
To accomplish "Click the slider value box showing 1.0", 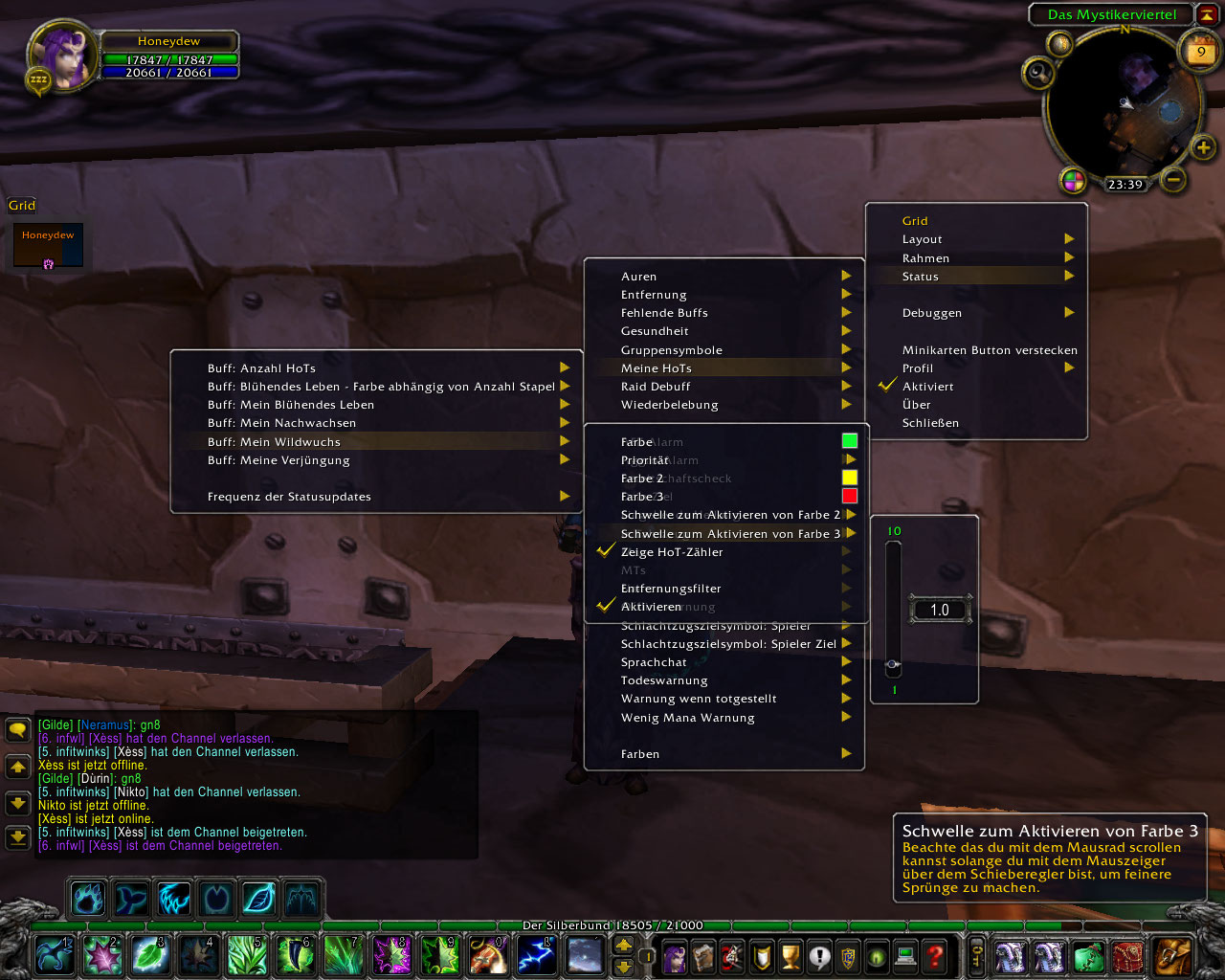I will point(939,610).
